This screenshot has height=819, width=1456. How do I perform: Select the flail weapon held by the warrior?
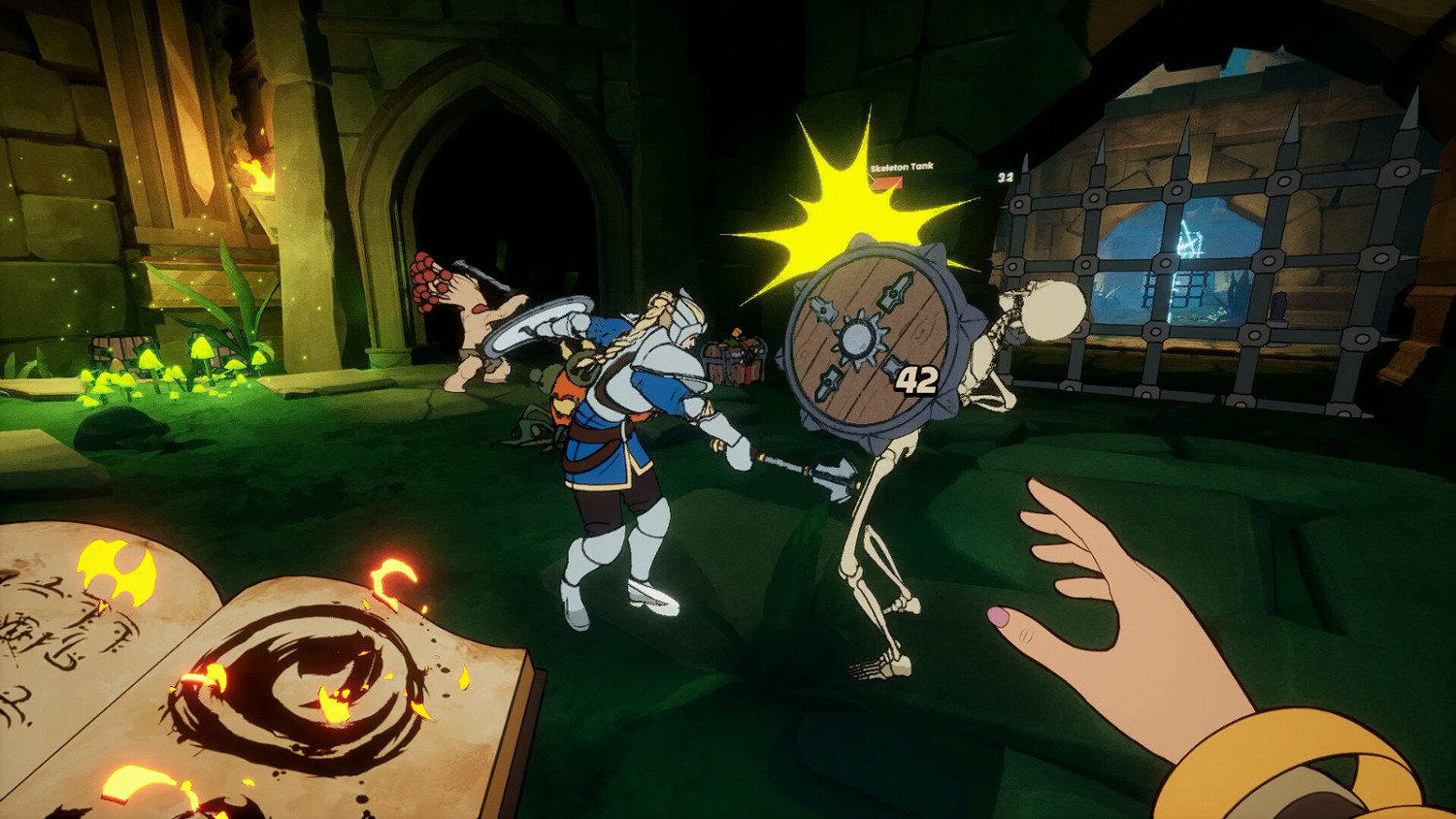click(806, 466)
